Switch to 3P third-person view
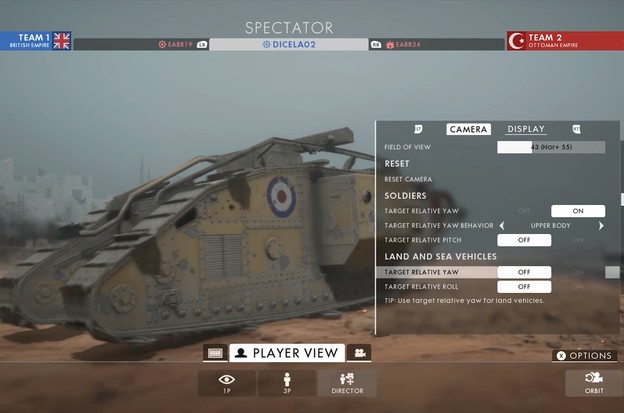 [287, 382]
